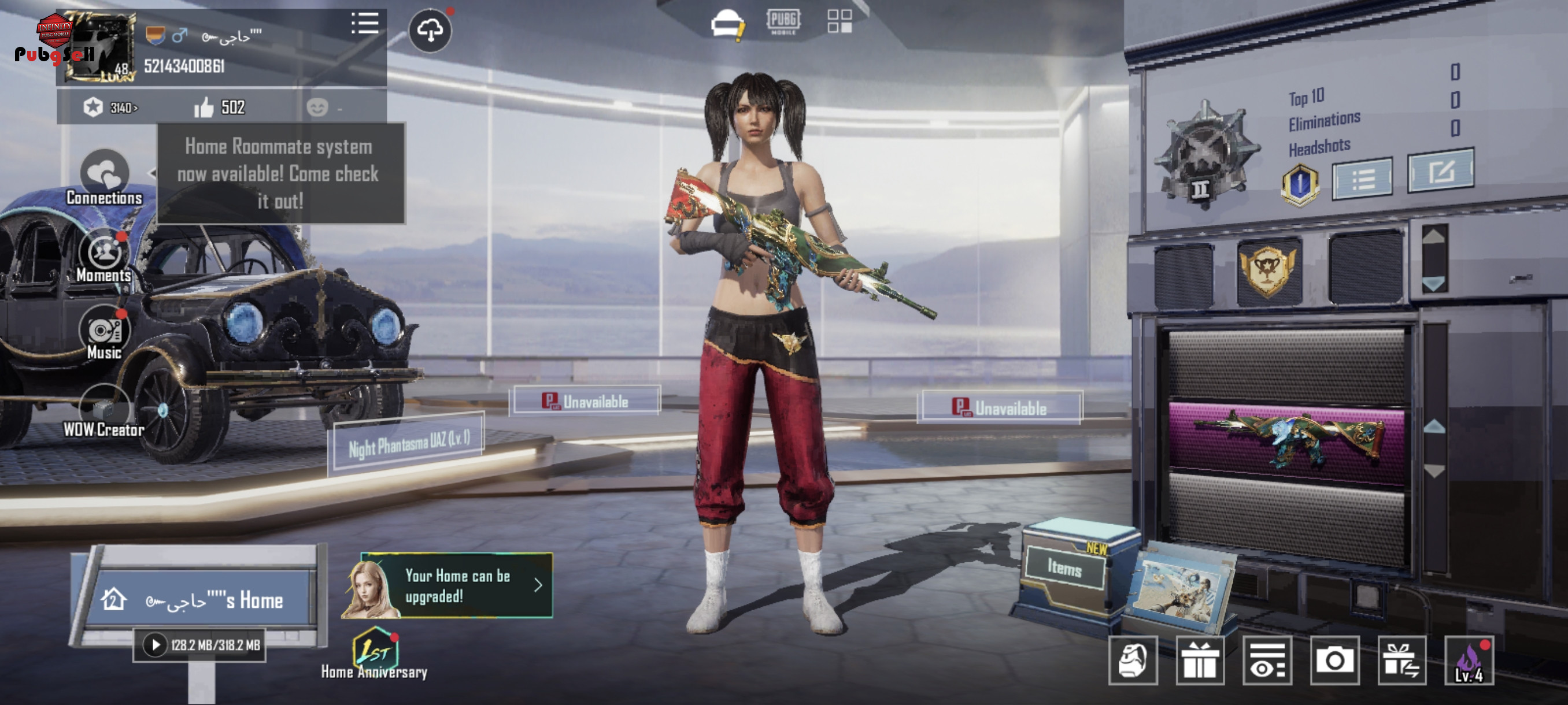Open the Lv. 4 flame icon
This screenshot has width=1568, height=705.
(x=1469, y=660)
